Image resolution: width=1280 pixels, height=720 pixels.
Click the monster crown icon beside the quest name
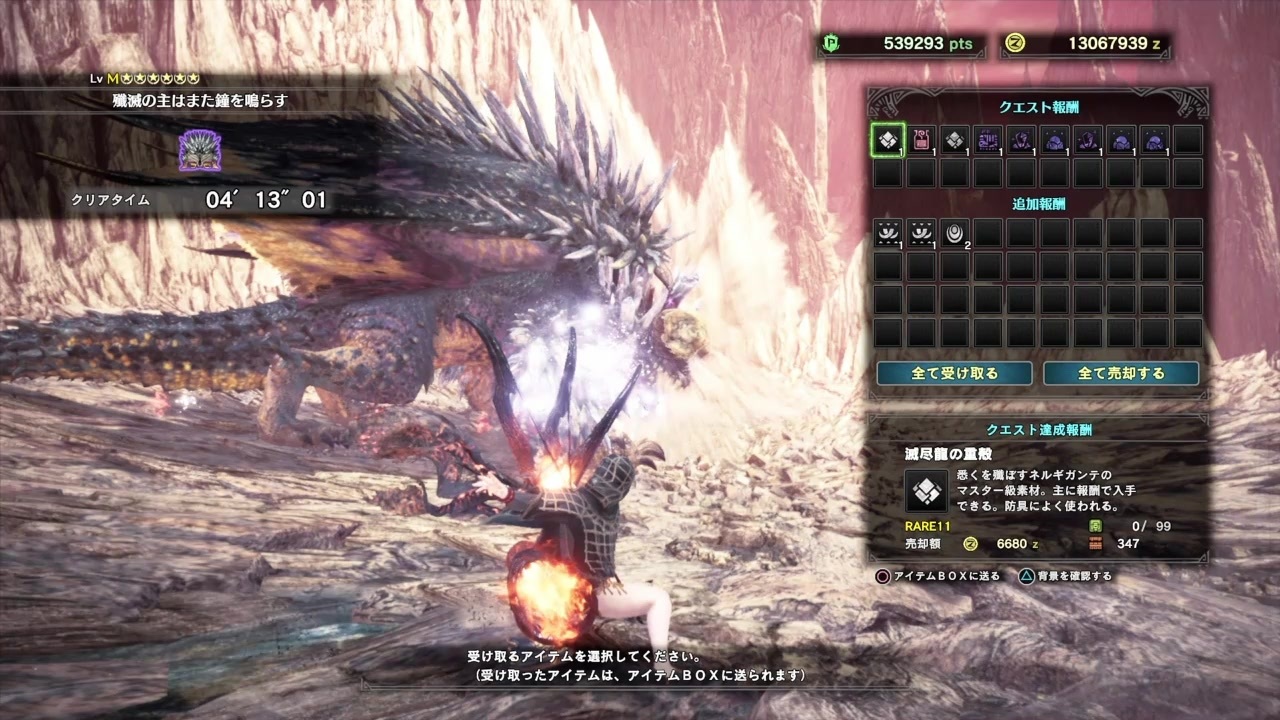point(198,148)
